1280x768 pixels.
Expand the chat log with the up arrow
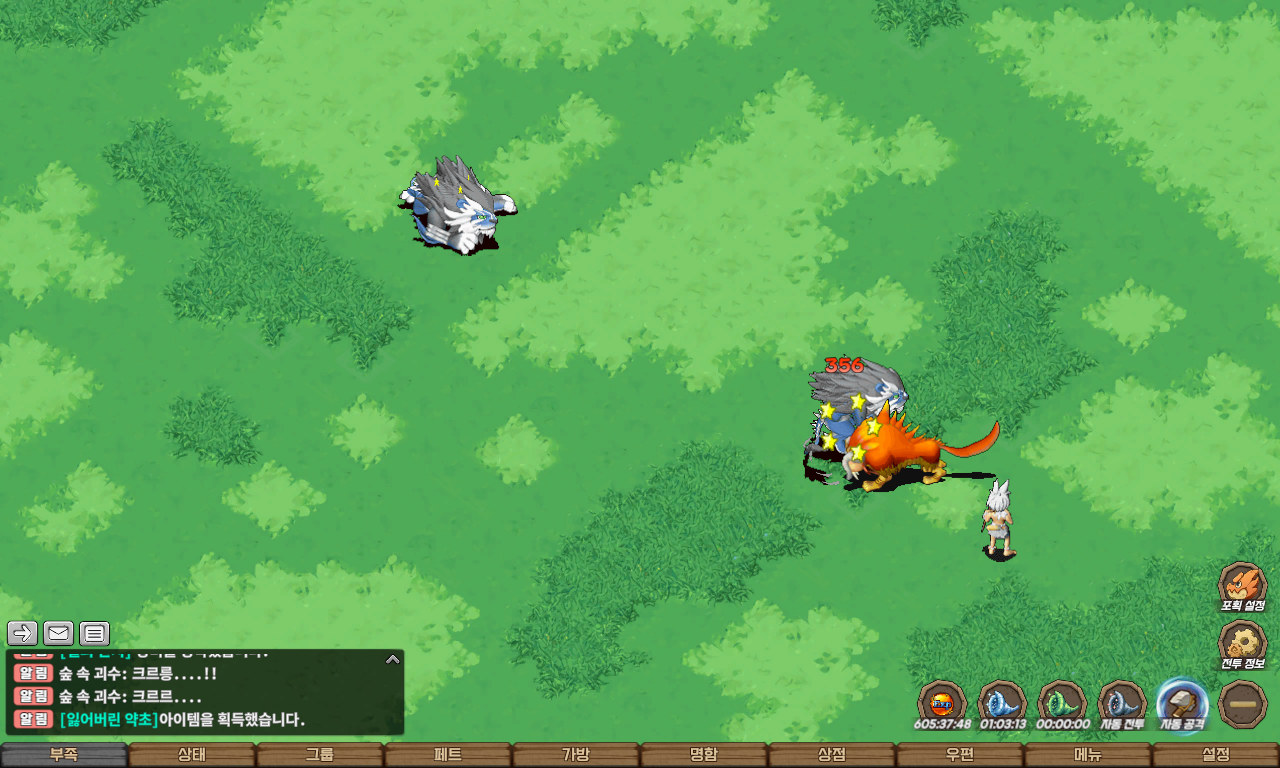[393, 659]
